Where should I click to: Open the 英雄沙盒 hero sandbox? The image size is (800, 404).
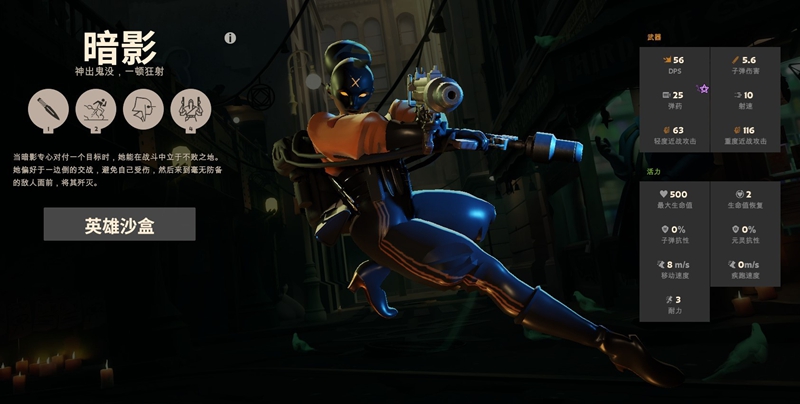[119, 225]
